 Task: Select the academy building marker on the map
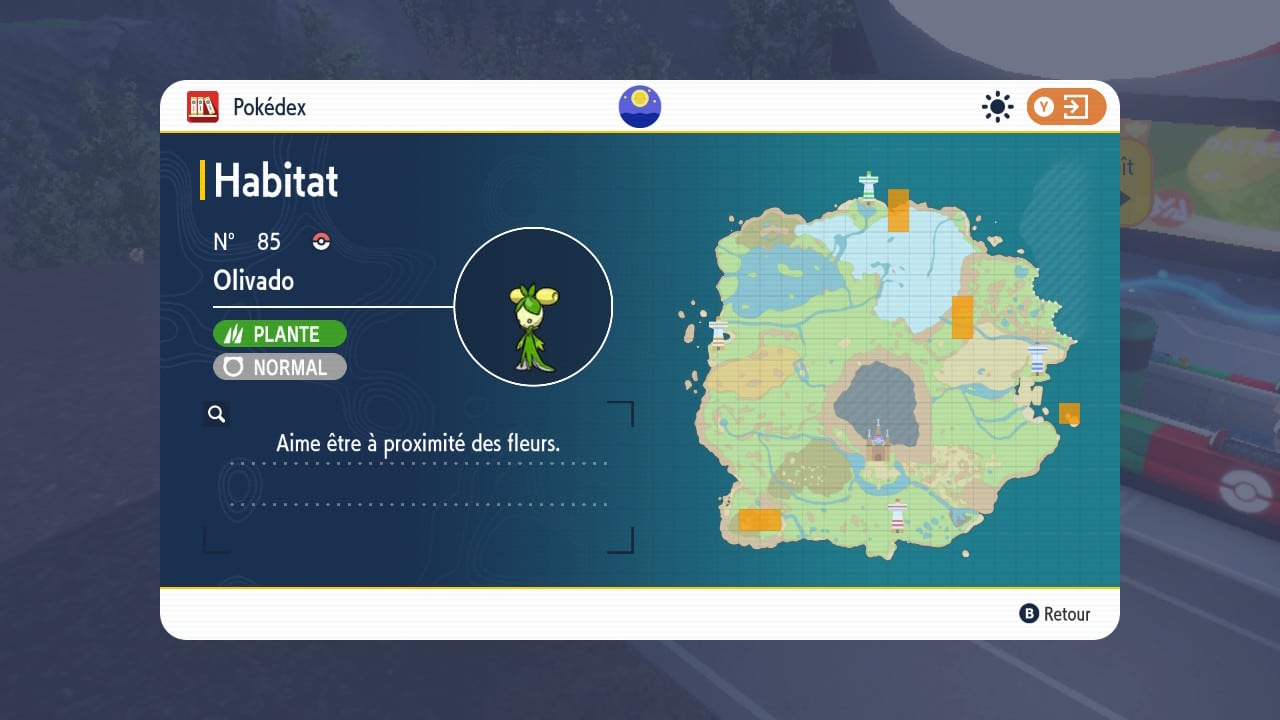tap(878, 442)
